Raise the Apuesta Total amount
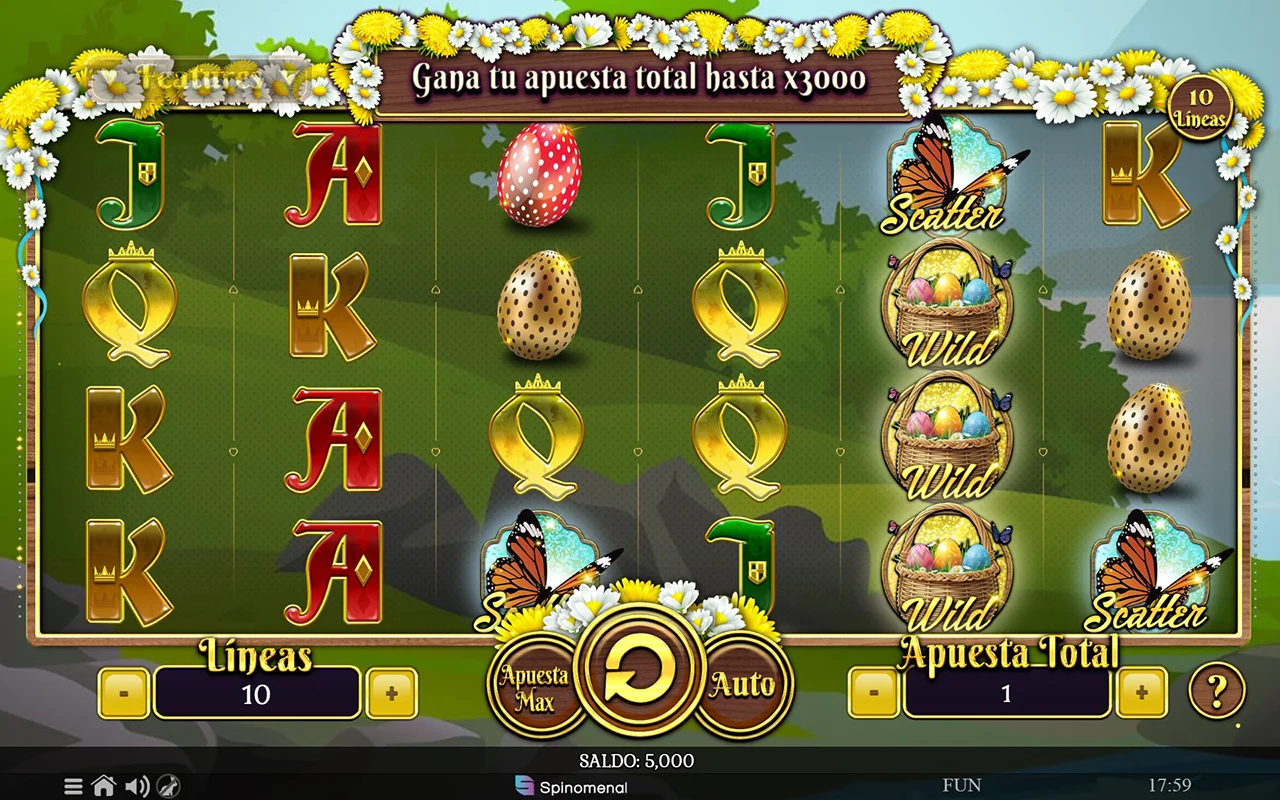This screenshot has height=800, width=1280. coord(1141,693)
